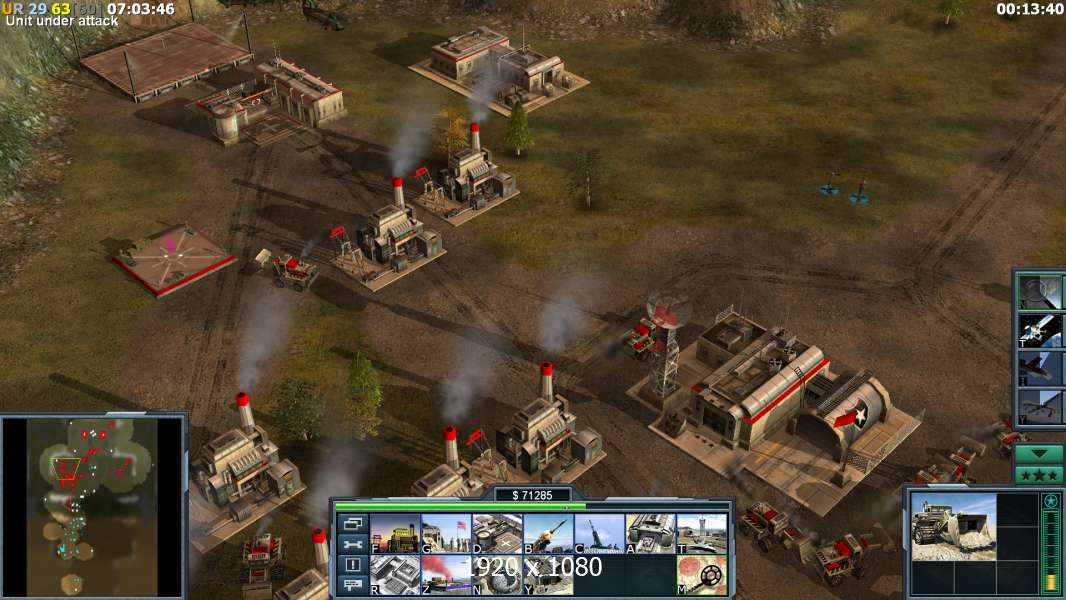The image size is (1066, 600).
Task: Open the overlapping windows options button
Action: (352, 523)
